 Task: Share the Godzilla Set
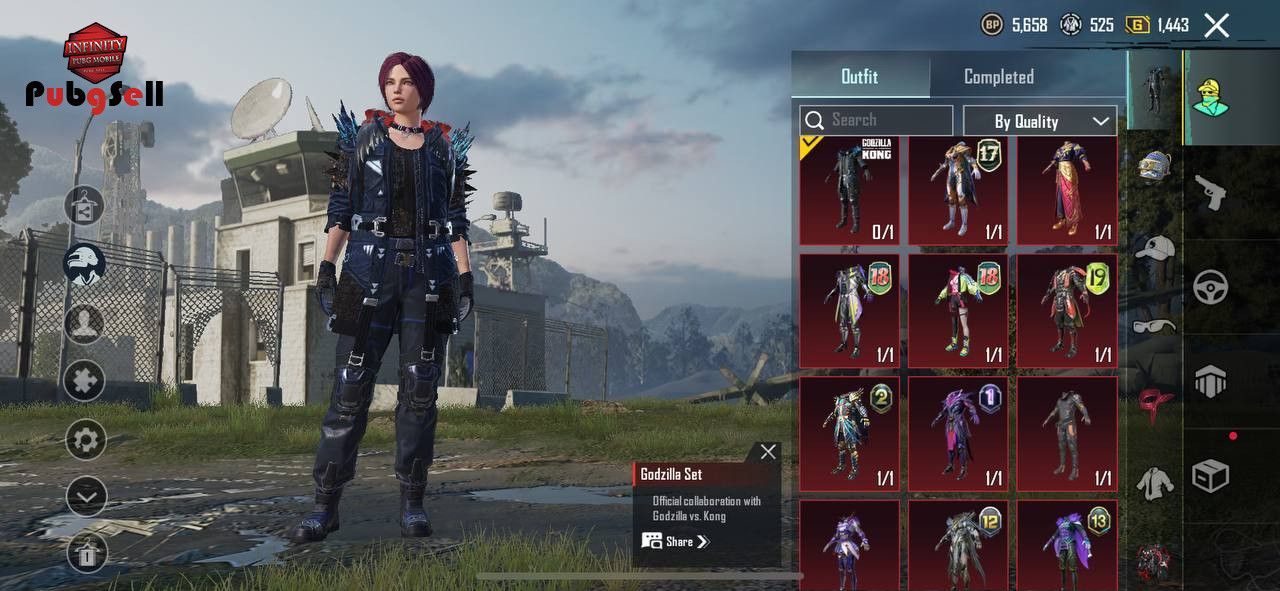click(x=676, y=541)
